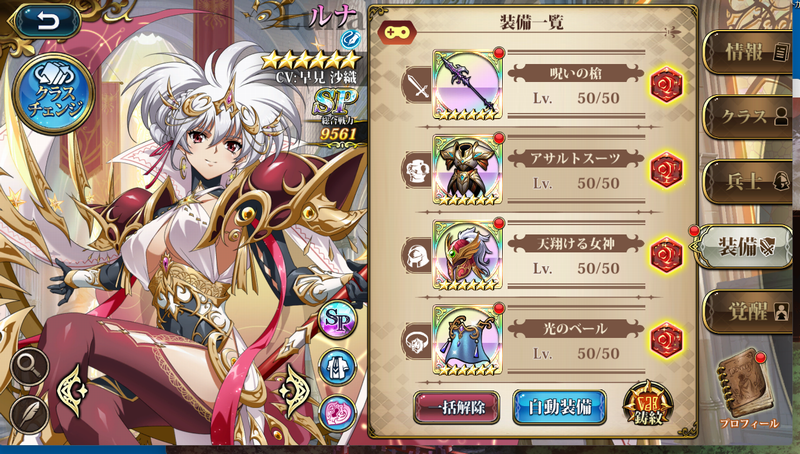Open the 兵士 soldier tab

pos(748,181)
